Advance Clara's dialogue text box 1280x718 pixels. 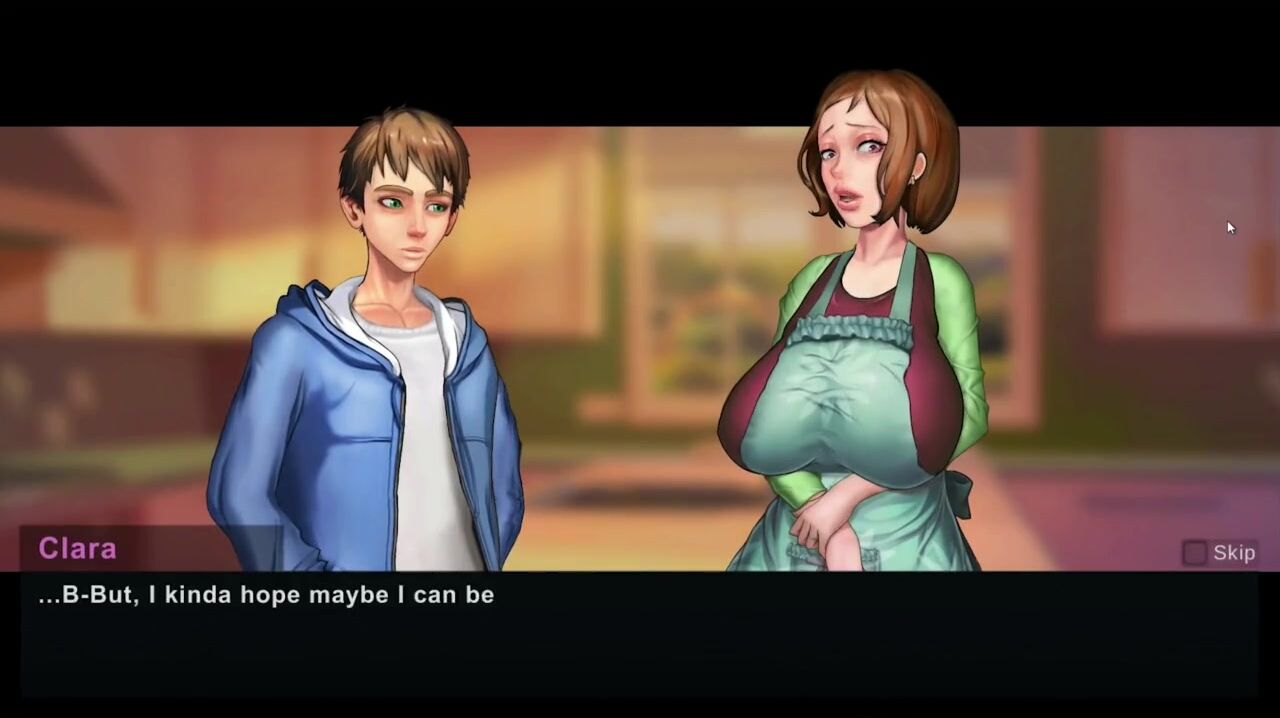640,634
